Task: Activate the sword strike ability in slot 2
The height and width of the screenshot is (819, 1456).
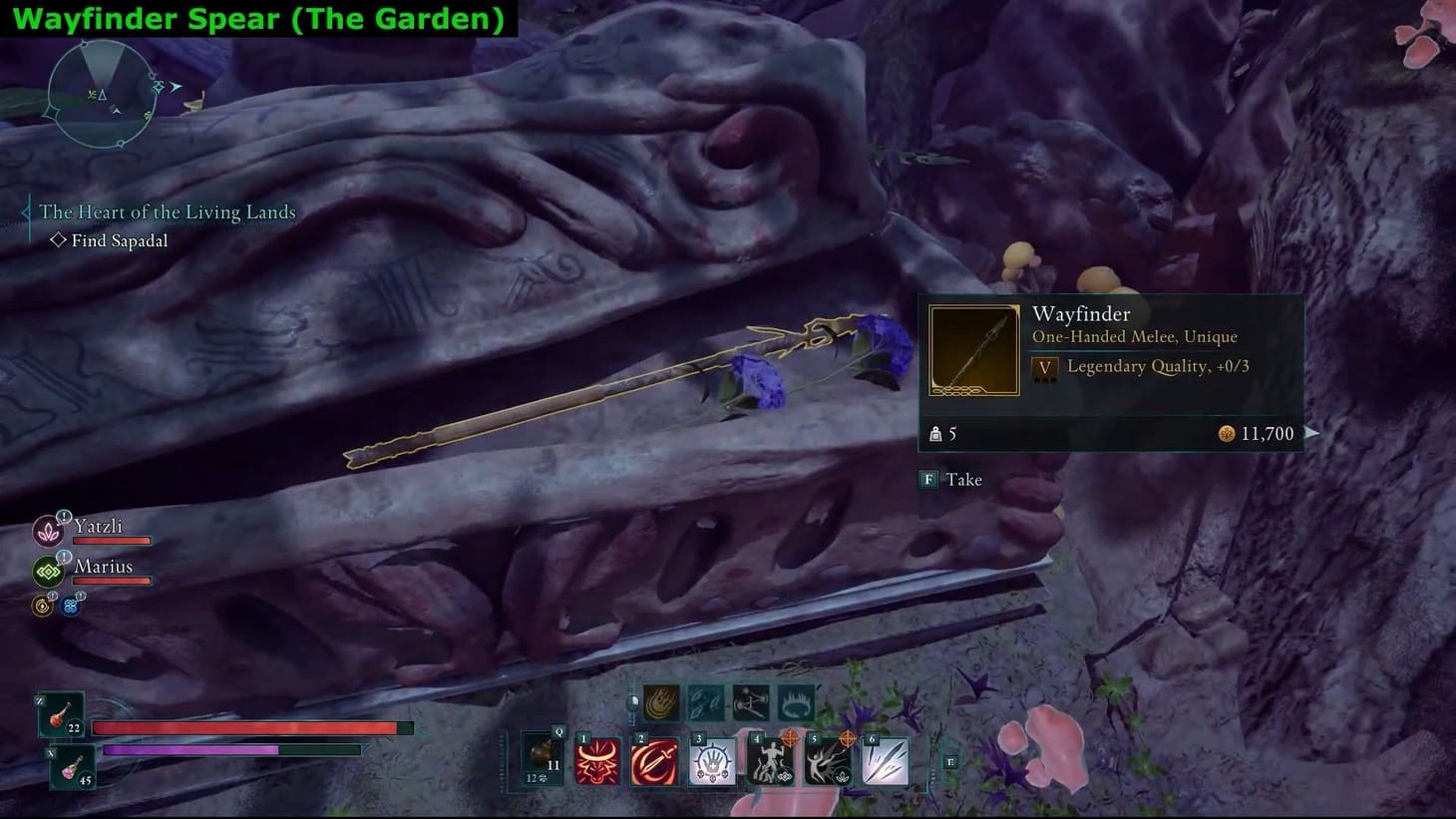Action: (x=654, y=761)
